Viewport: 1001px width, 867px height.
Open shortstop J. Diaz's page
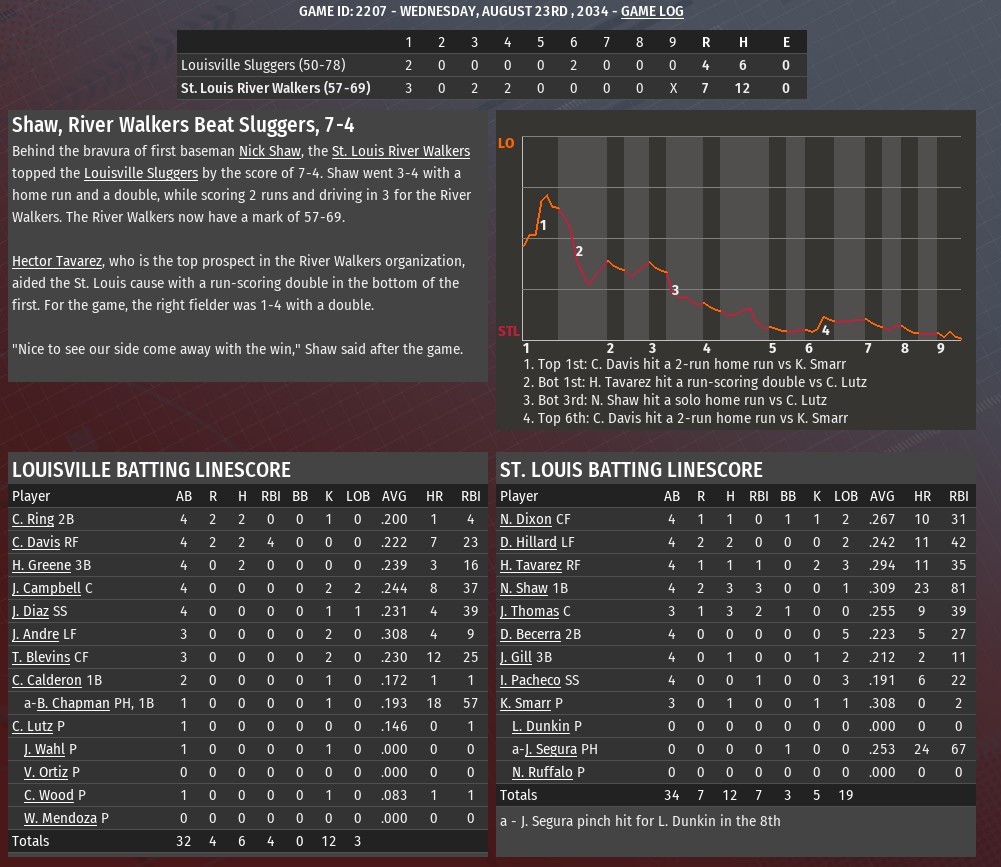tap(30, 611)
